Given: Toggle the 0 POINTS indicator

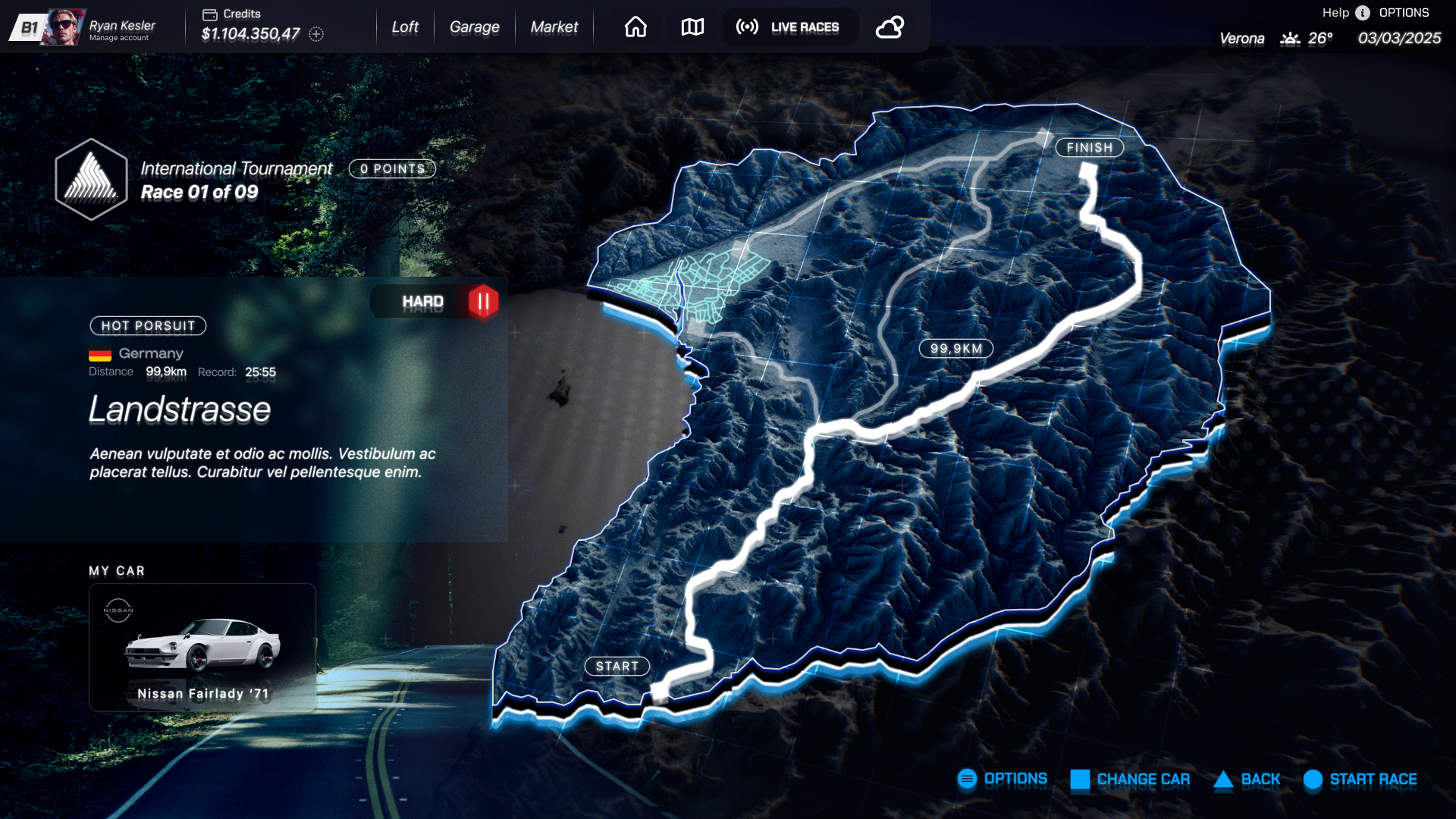Looking at the screenshot, I should tap(391, 168).
